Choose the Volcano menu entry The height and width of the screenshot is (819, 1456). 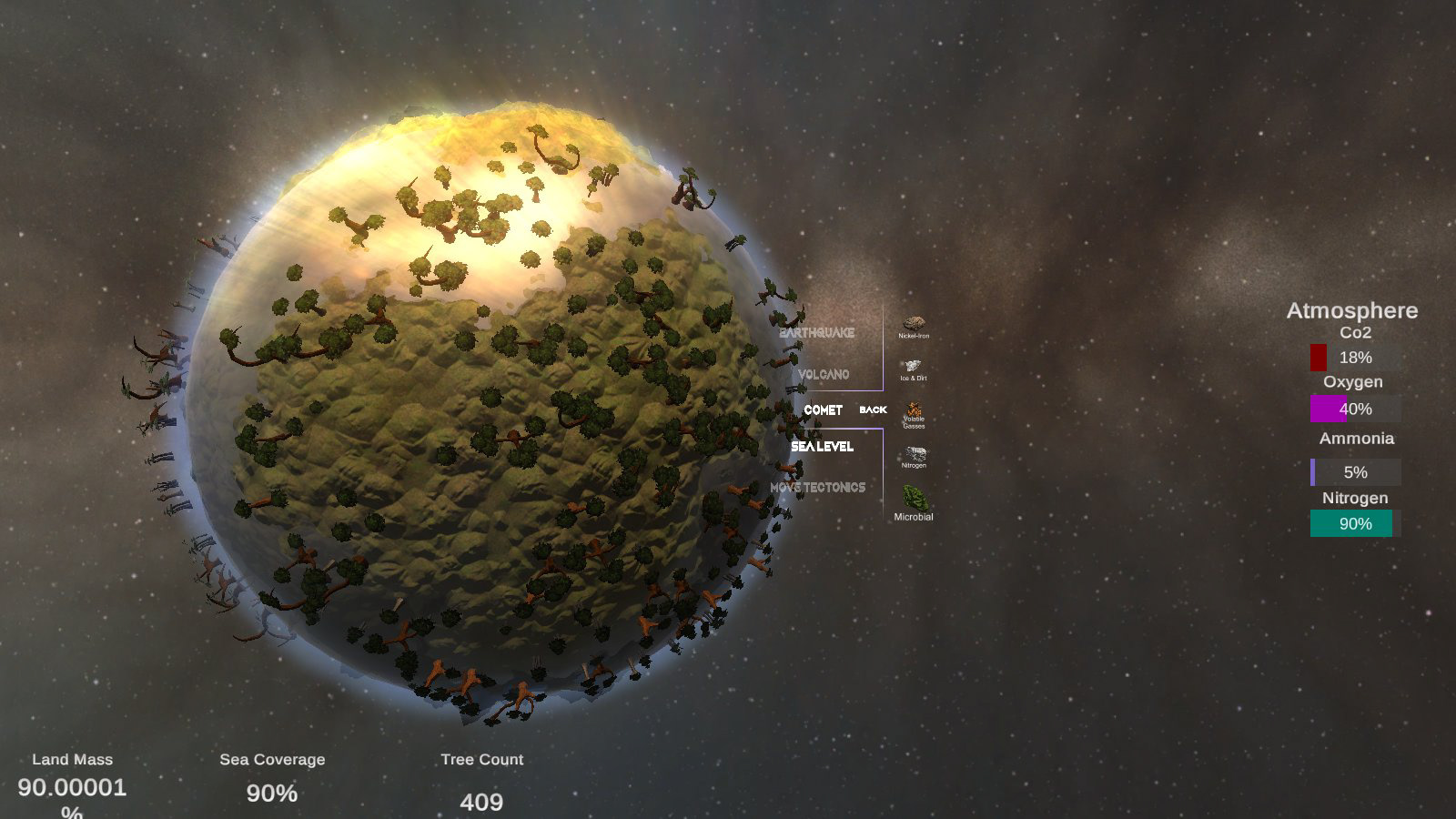pyautogui.click(x=824, y=374)
